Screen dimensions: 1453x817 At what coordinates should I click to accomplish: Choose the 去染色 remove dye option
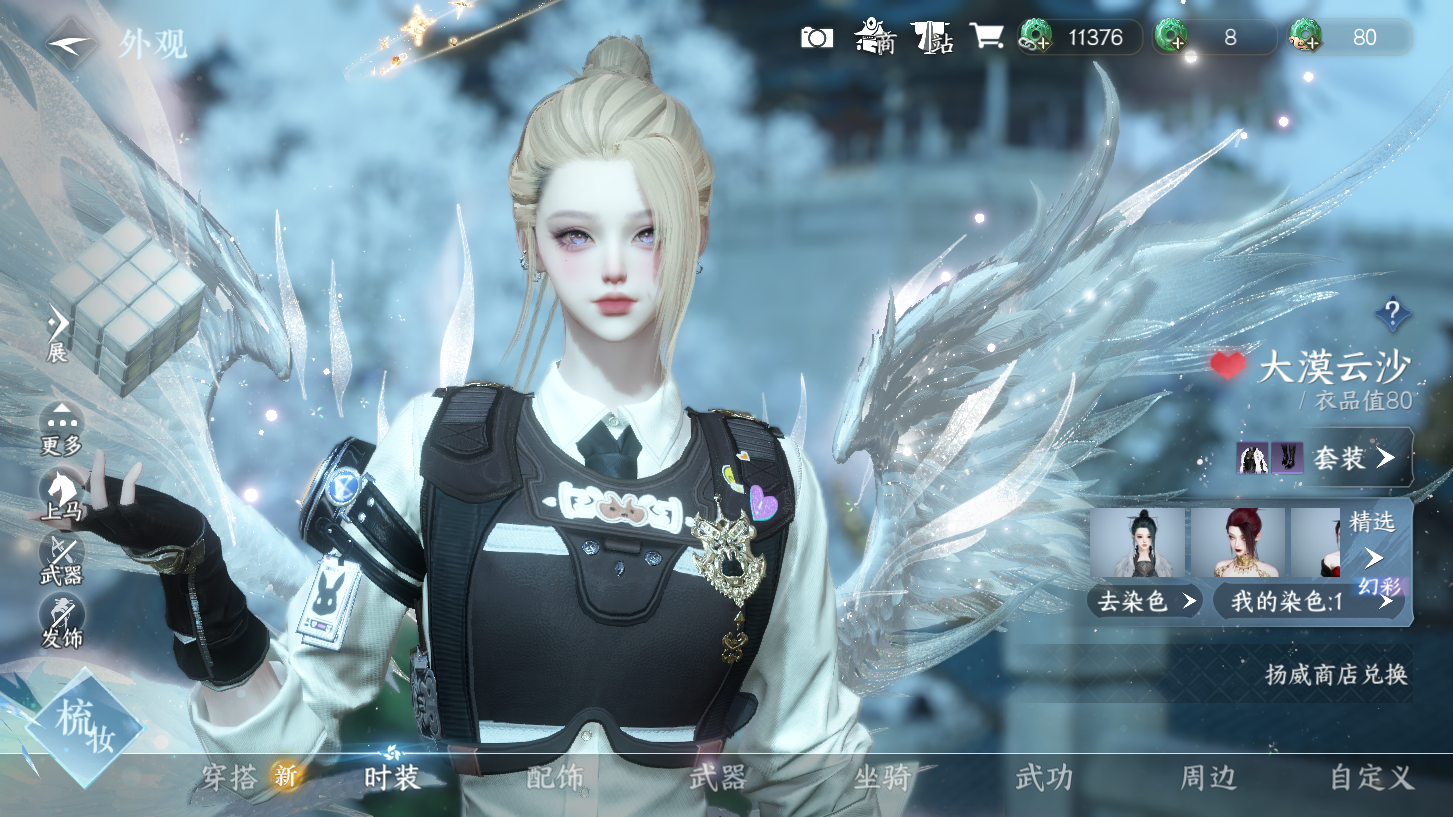1146,601
